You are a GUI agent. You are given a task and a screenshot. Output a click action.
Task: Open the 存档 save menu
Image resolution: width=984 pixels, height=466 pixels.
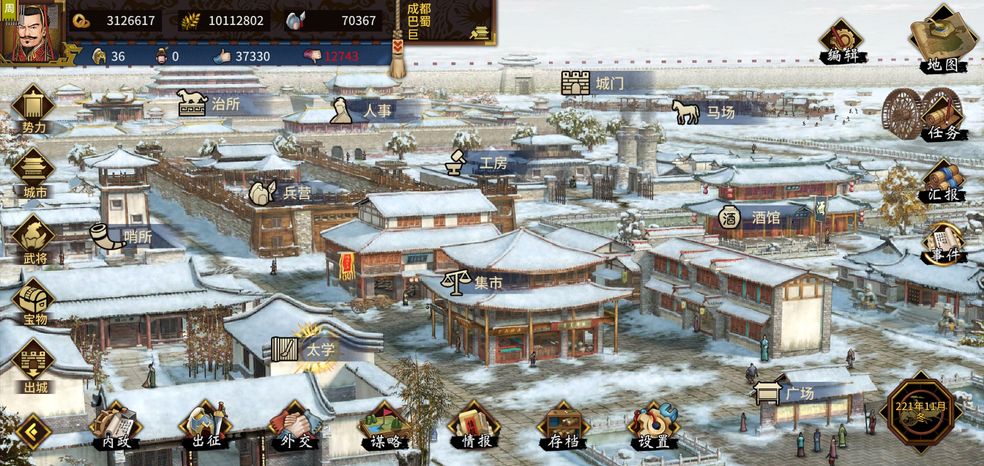[x=563, y=424]
